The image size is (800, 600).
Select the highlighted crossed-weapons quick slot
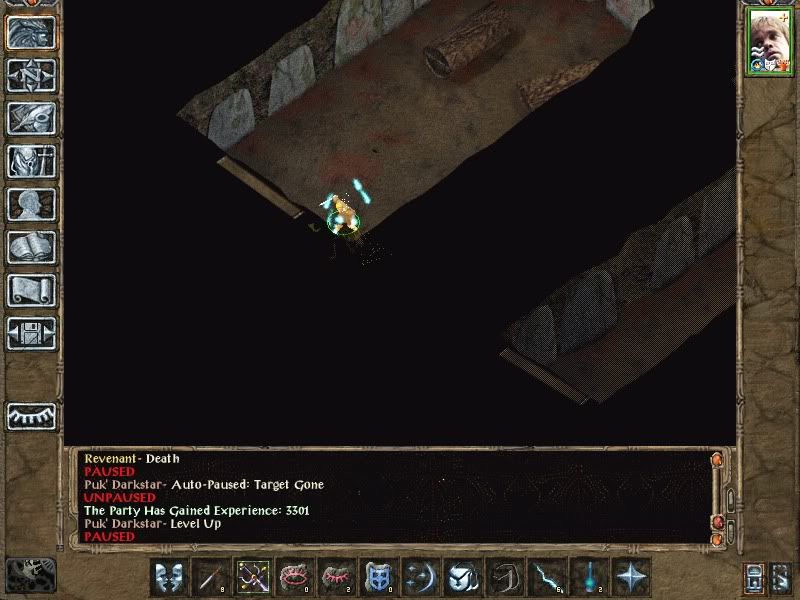pos(253,577)
